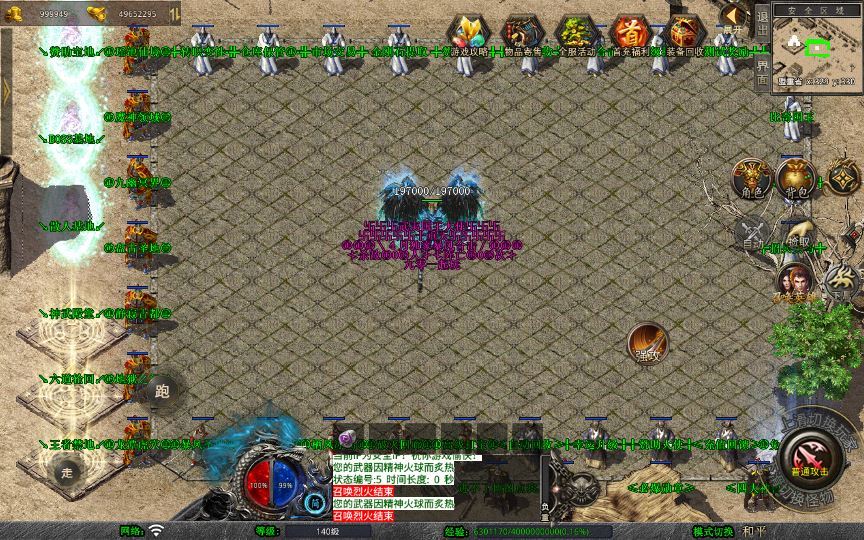Summon hero with 召唤英雄 button
The image size is (864, 540).
pos(795,283)
